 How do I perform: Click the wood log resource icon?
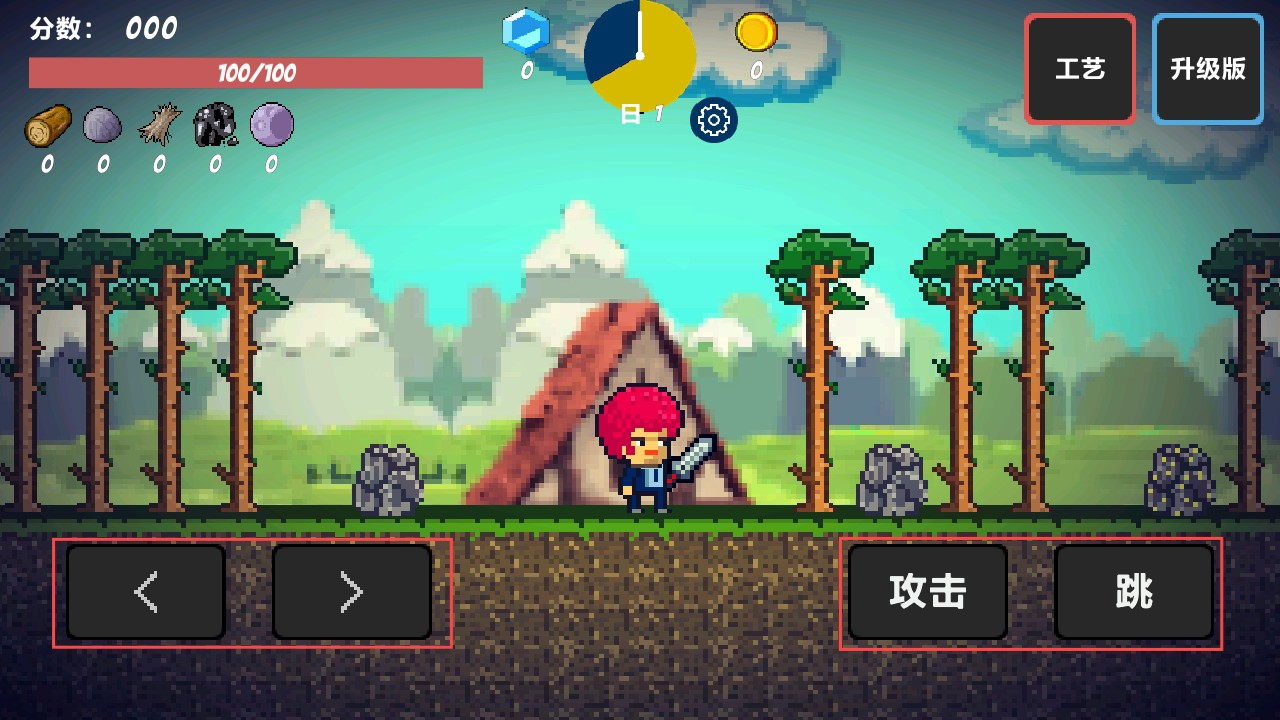point(48,125)
